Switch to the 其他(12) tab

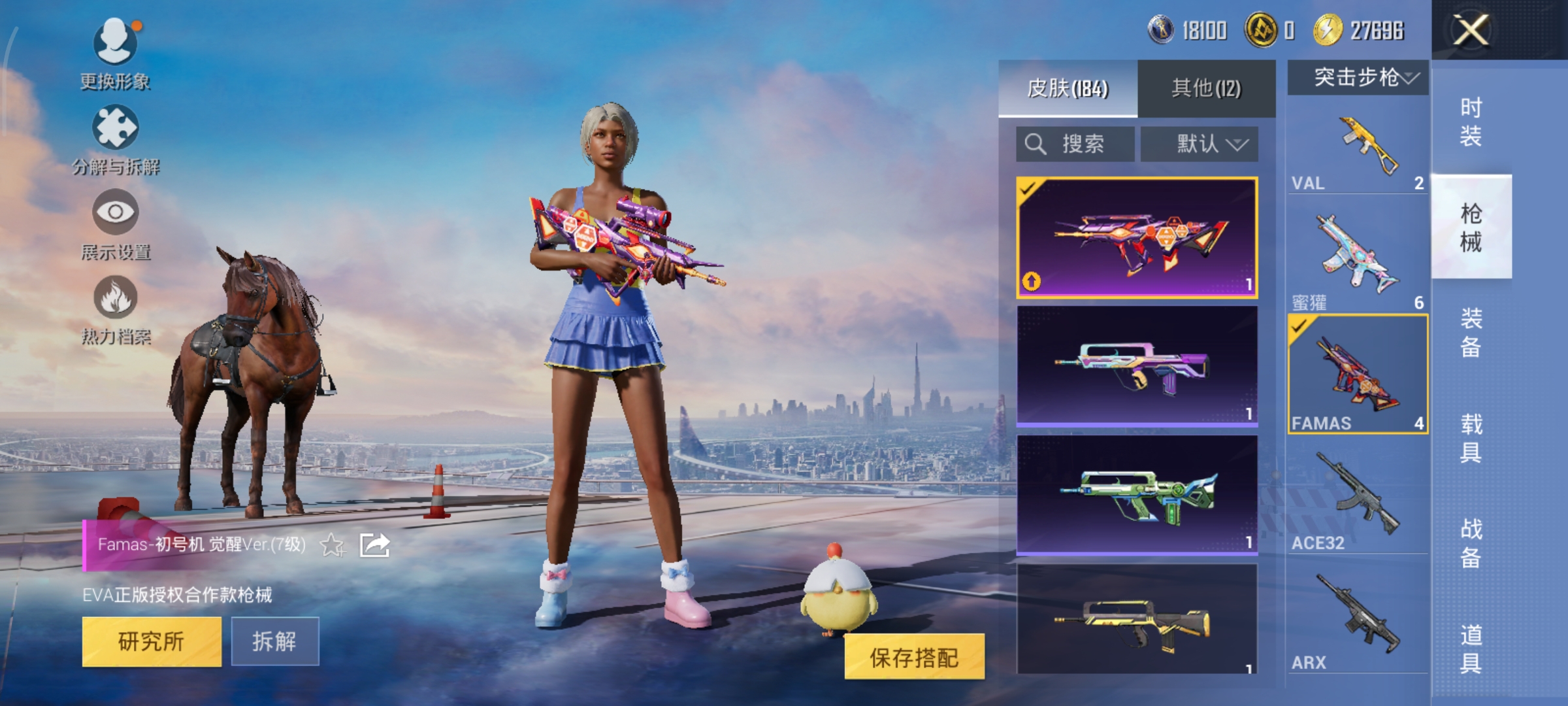click(x=1206, y=89)
